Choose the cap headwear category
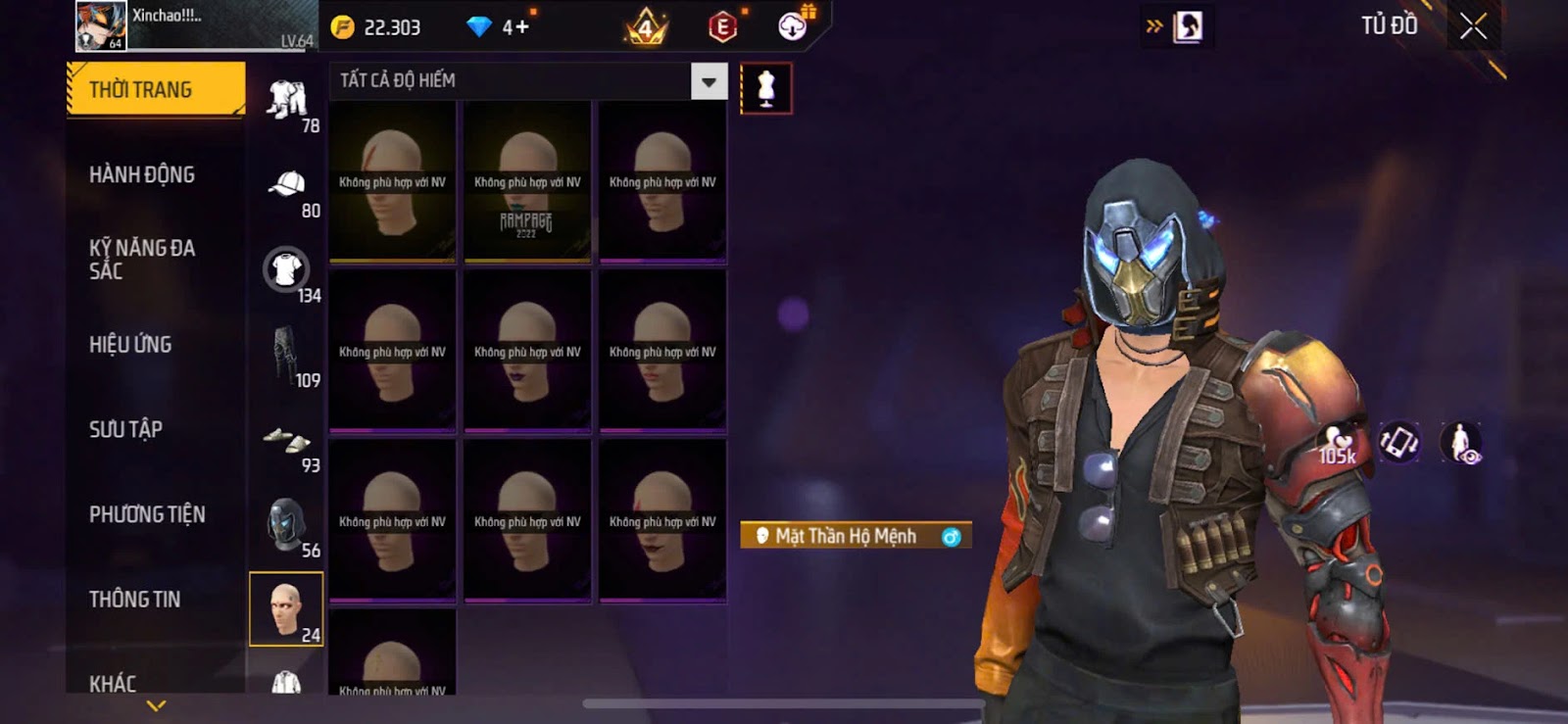Viewport: 1568px width, 724px height. tap(286, 184)
